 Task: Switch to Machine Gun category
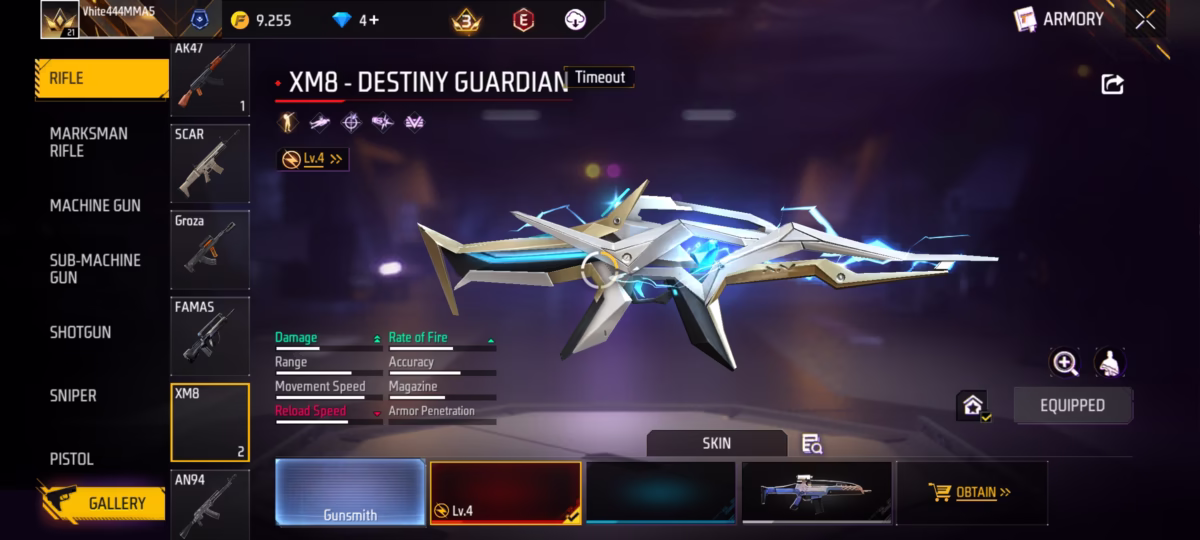[95, 206]
